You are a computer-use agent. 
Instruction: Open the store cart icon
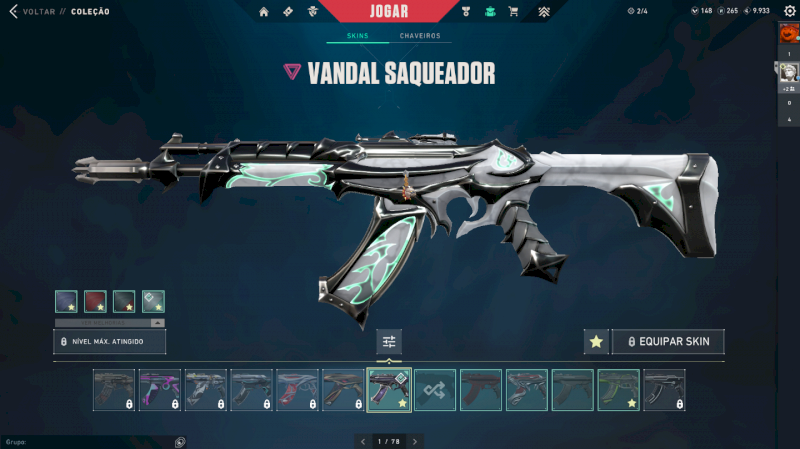(513, 12)
